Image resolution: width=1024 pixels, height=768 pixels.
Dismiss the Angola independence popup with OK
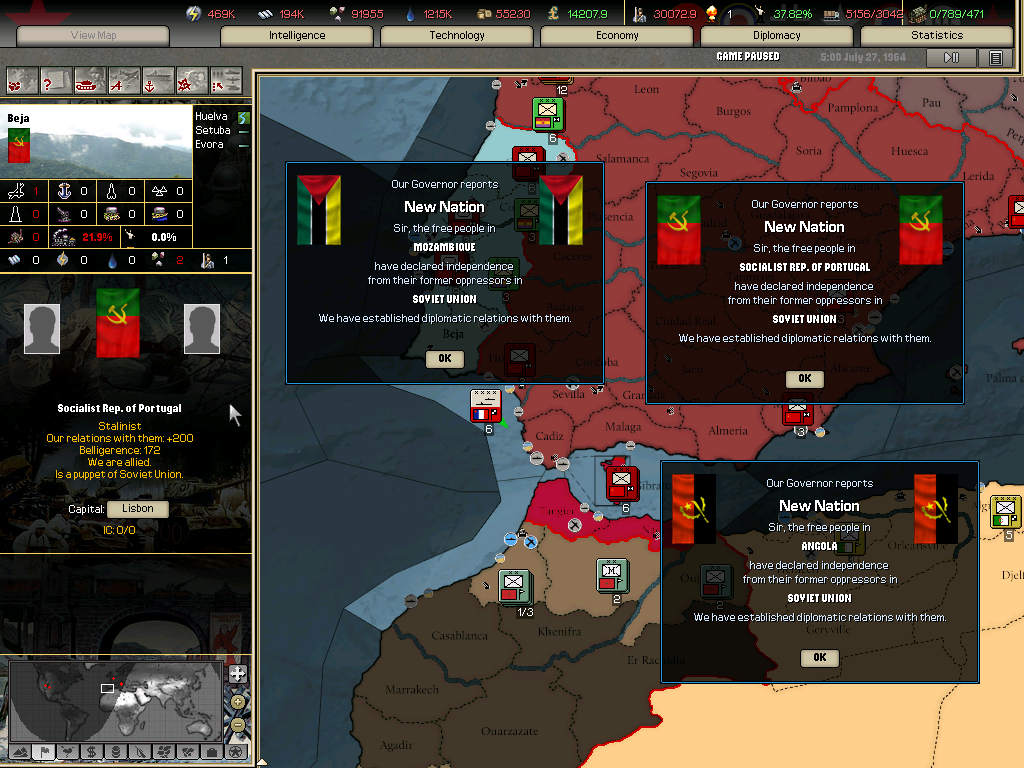coord(820,657)
